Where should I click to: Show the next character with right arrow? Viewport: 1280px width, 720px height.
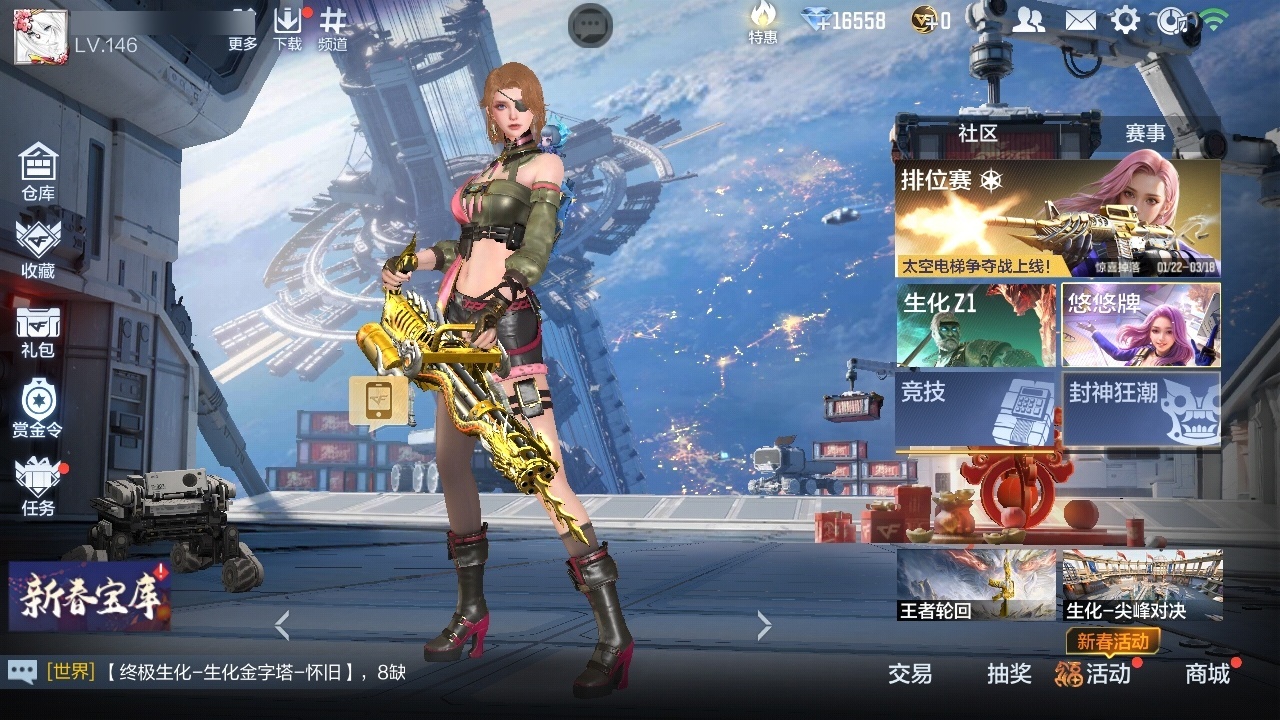point(765,626)
